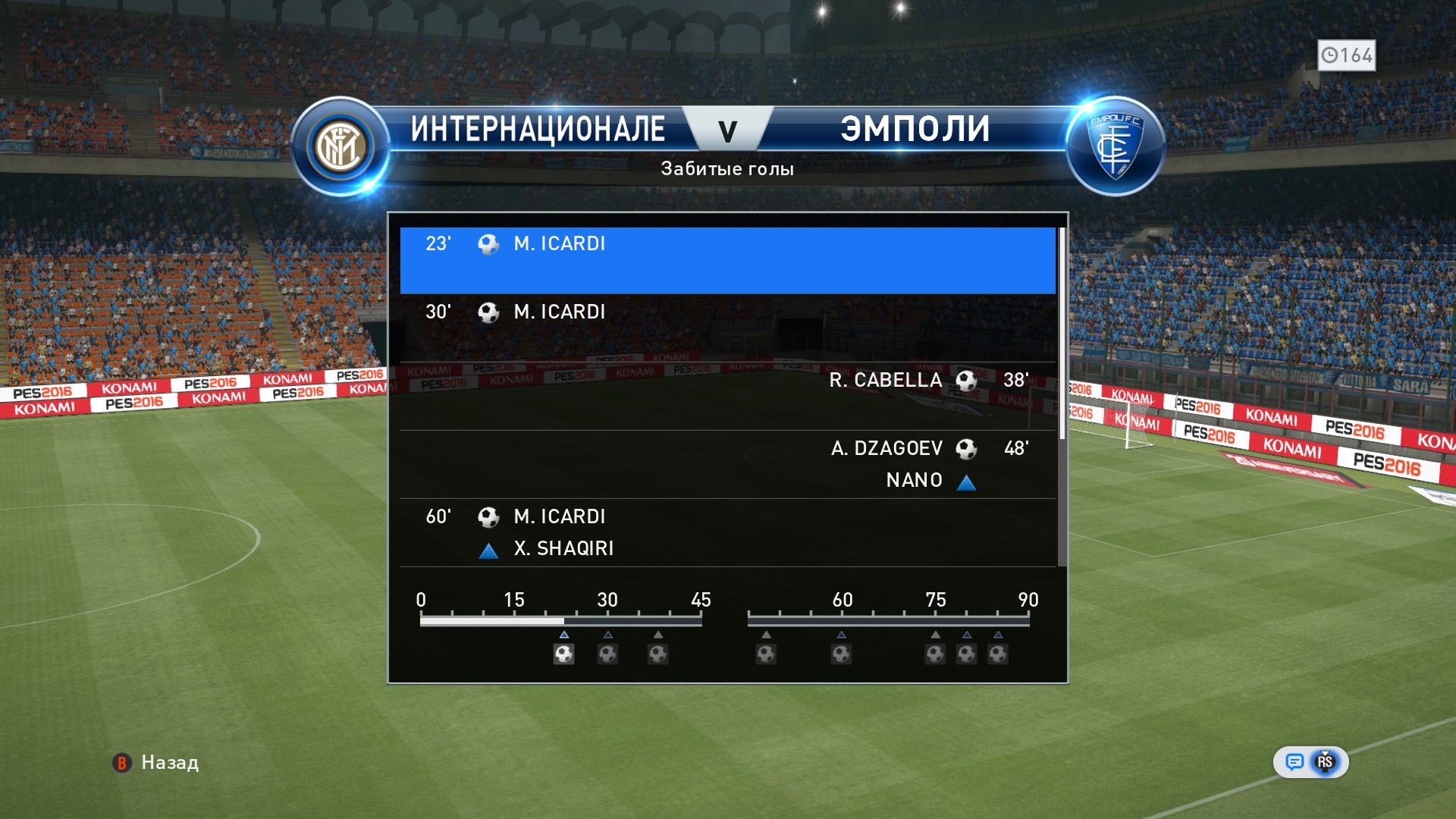
Task: Choose R. Cabella's 38' goal entry
Action: 726,396
